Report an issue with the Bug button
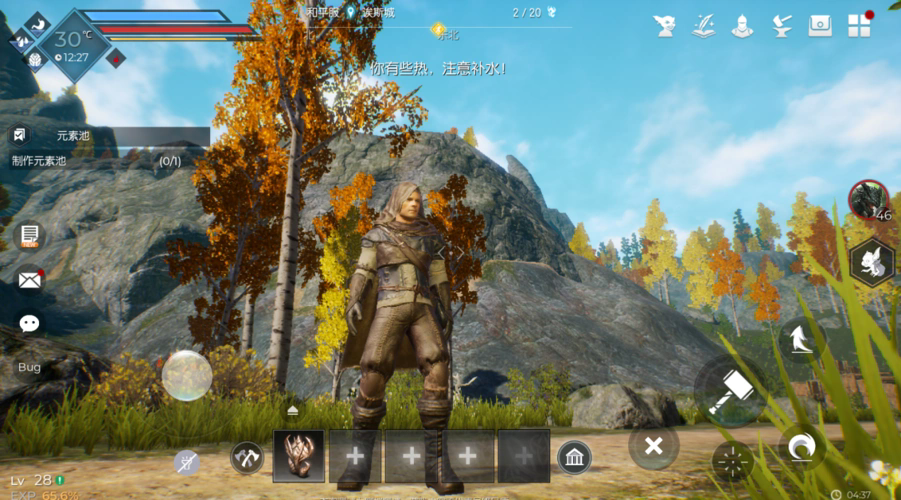This screenshot has width=901, height=500. click(x=30, y=367)
